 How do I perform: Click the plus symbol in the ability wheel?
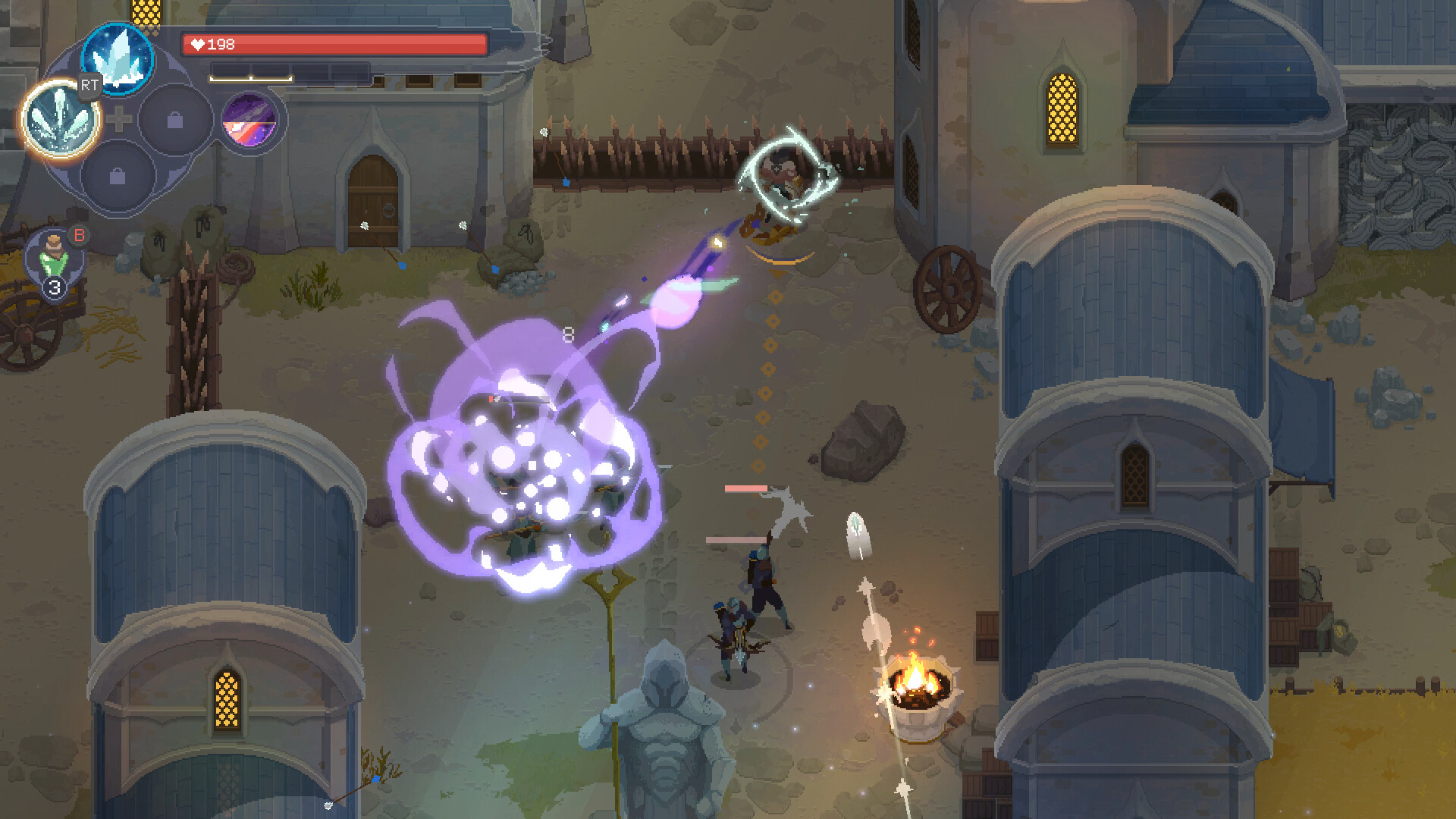tap(121, 118)
